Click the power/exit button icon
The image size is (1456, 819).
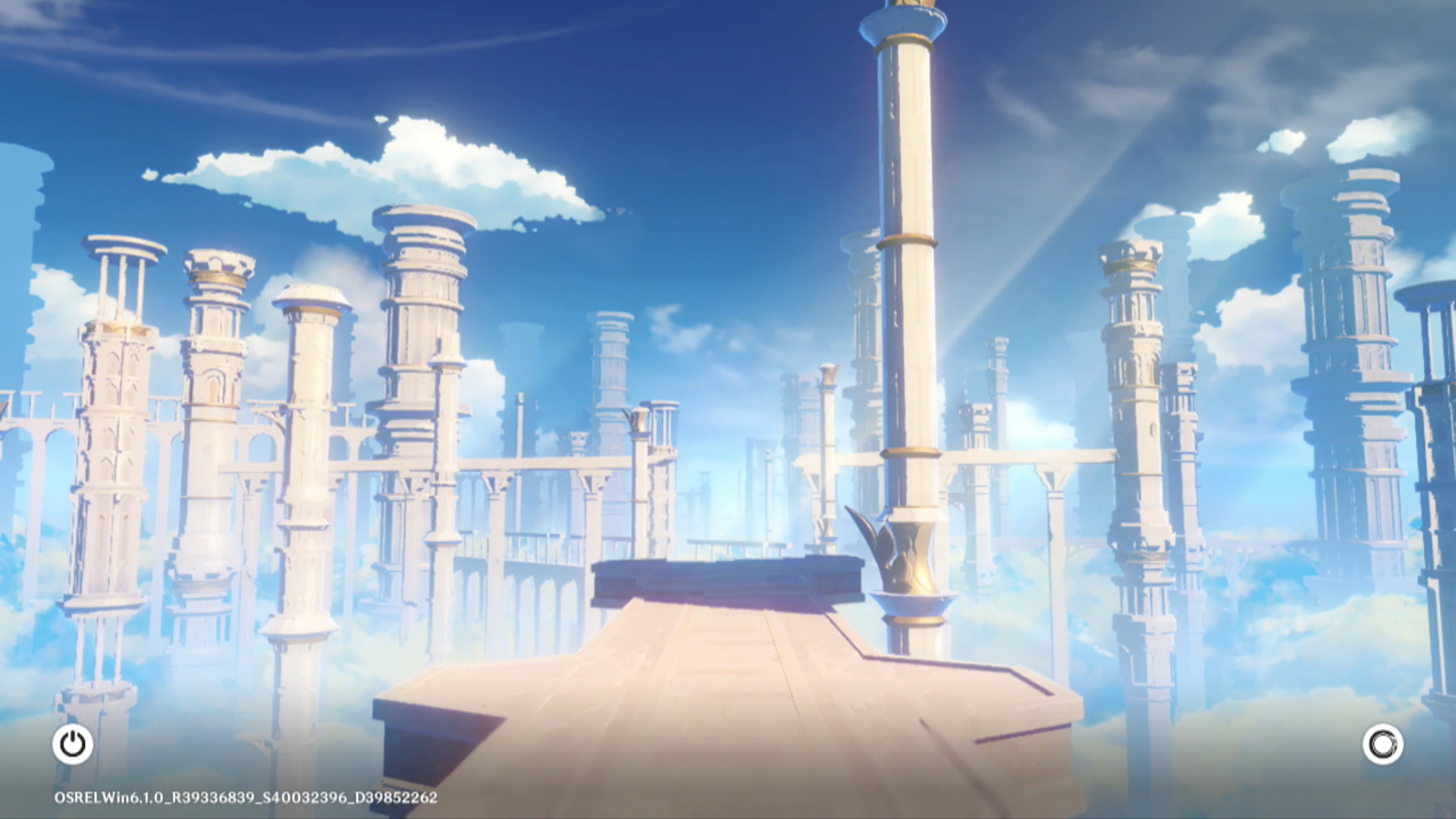click(x=73, y=744)
